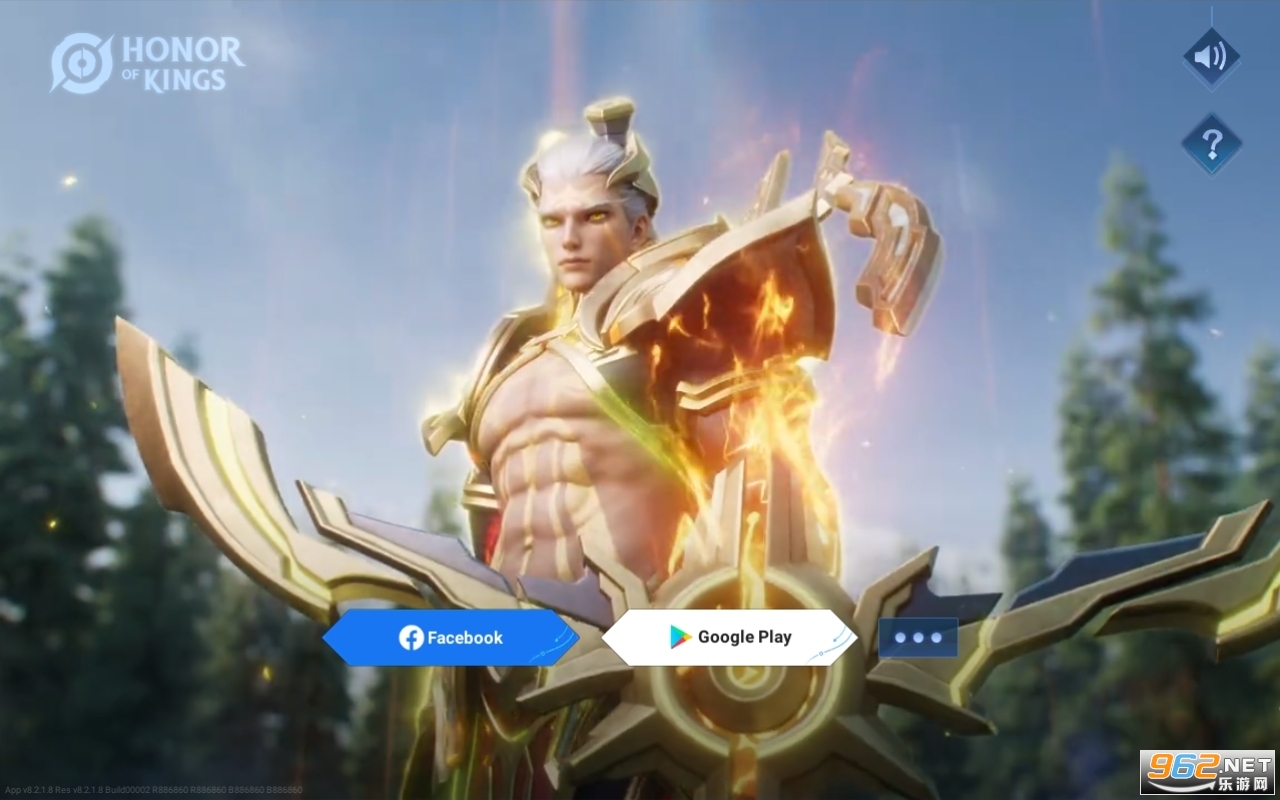Expand hidden sign-in methods with the dots button

tap(918, 637)
